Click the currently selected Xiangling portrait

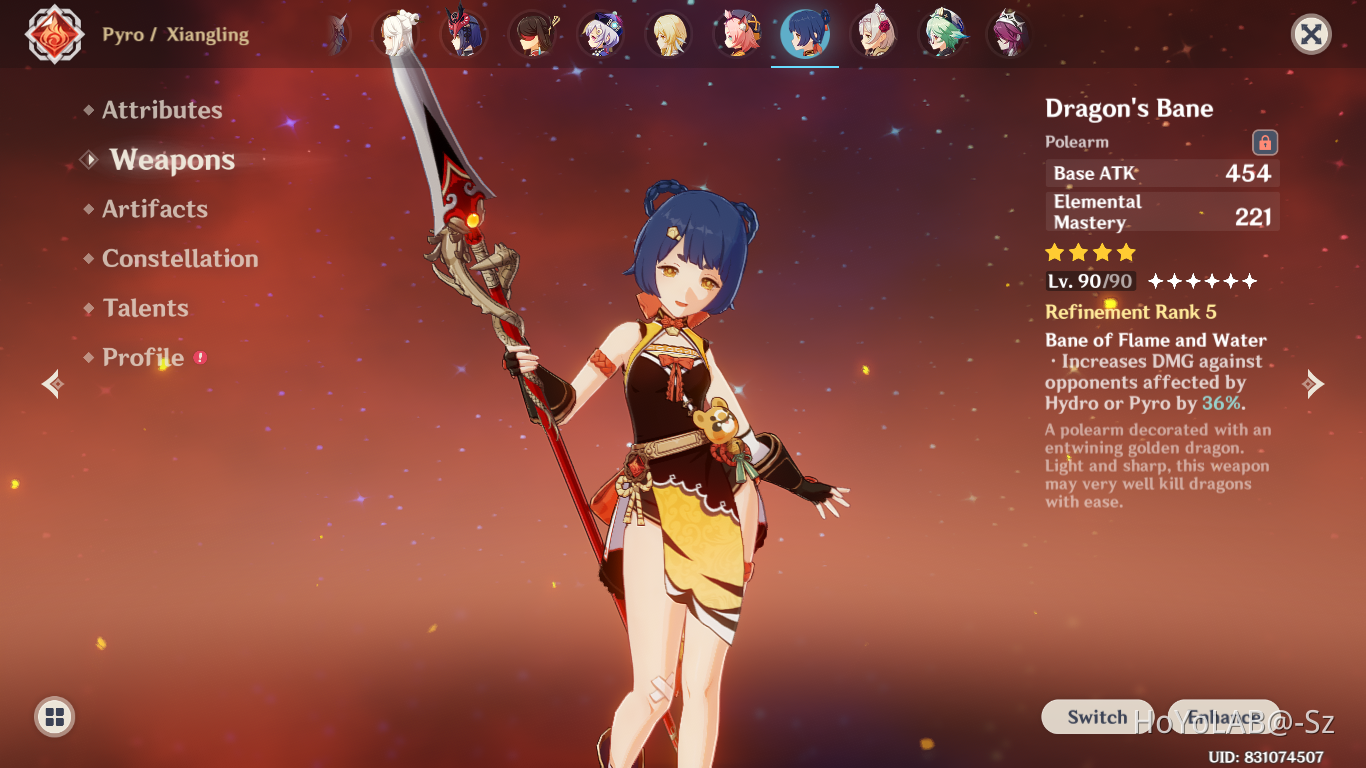click(x=805, y=33)
